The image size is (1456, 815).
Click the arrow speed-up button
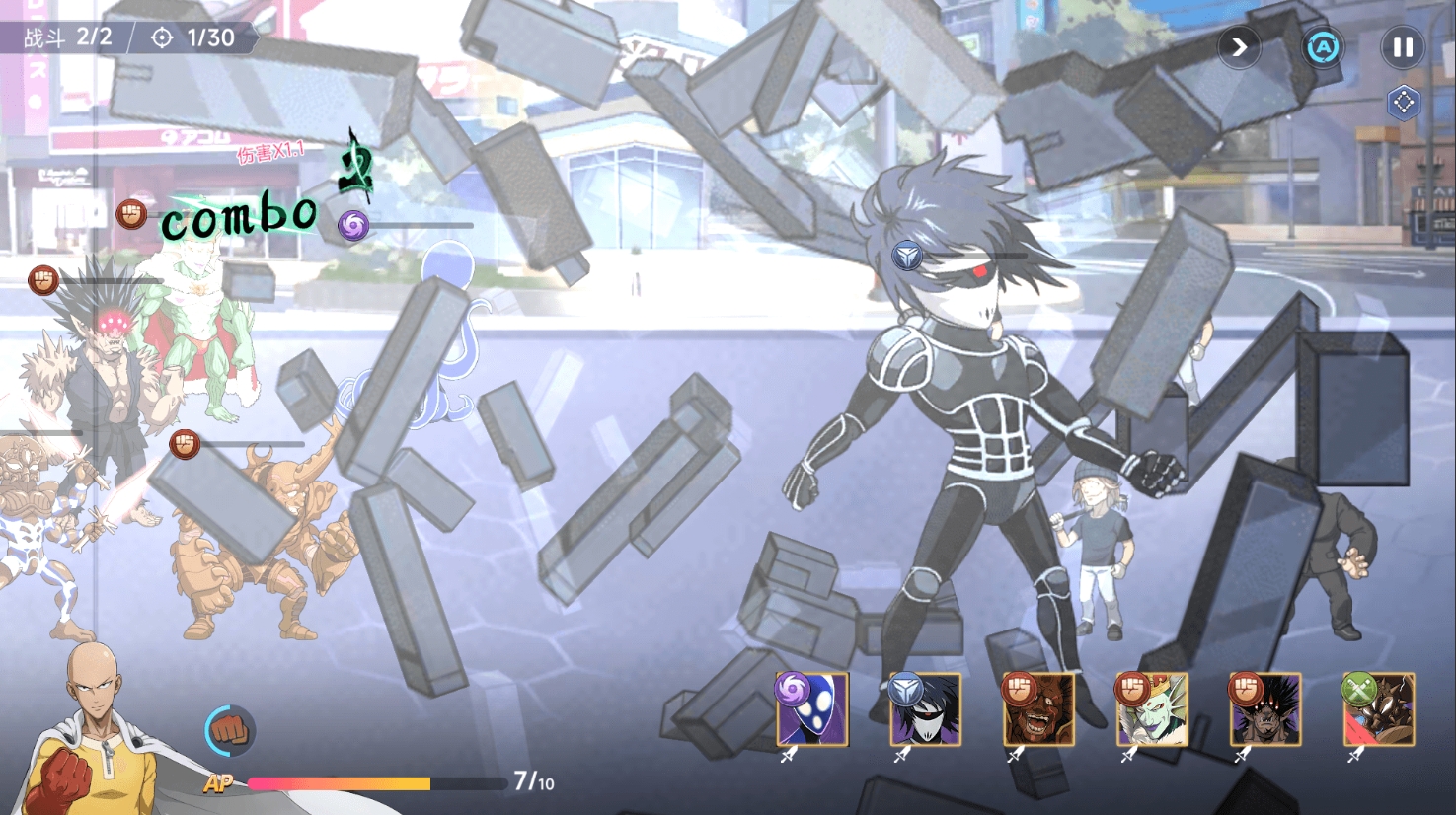[1239, 47]
